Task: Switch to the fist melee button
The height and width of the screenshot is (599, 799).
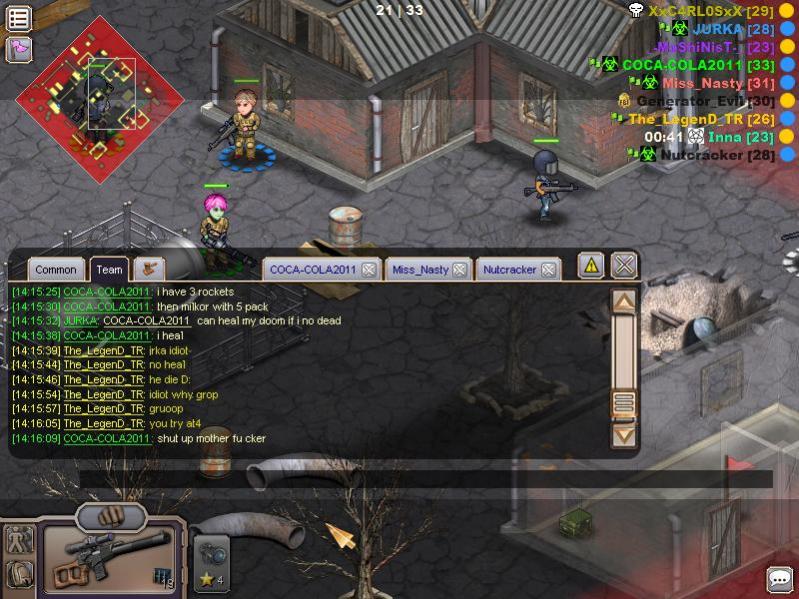Action: coord(111,517)
